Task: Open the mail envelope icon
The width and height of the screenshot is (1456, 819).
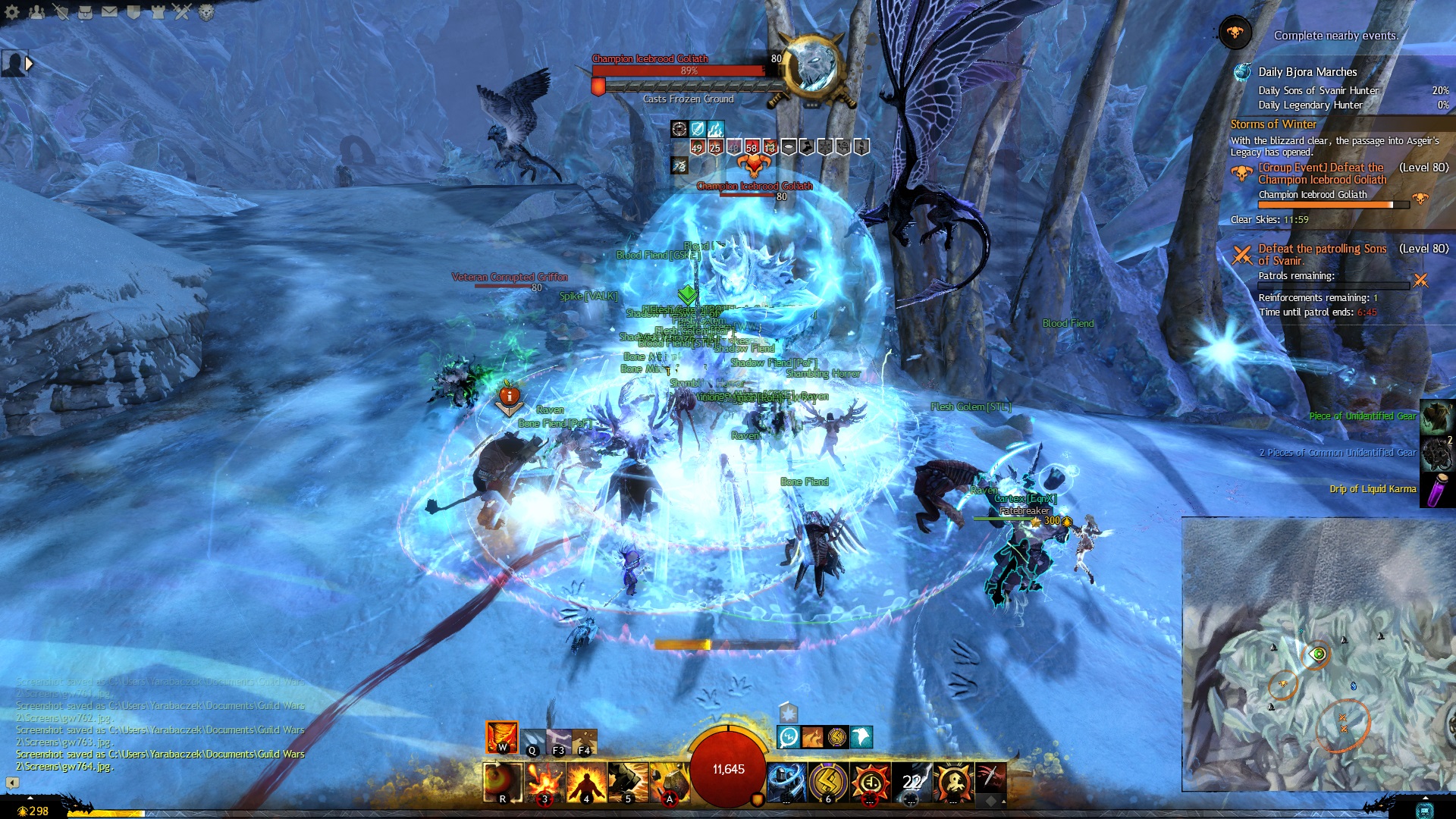Action: pos(109,12)
